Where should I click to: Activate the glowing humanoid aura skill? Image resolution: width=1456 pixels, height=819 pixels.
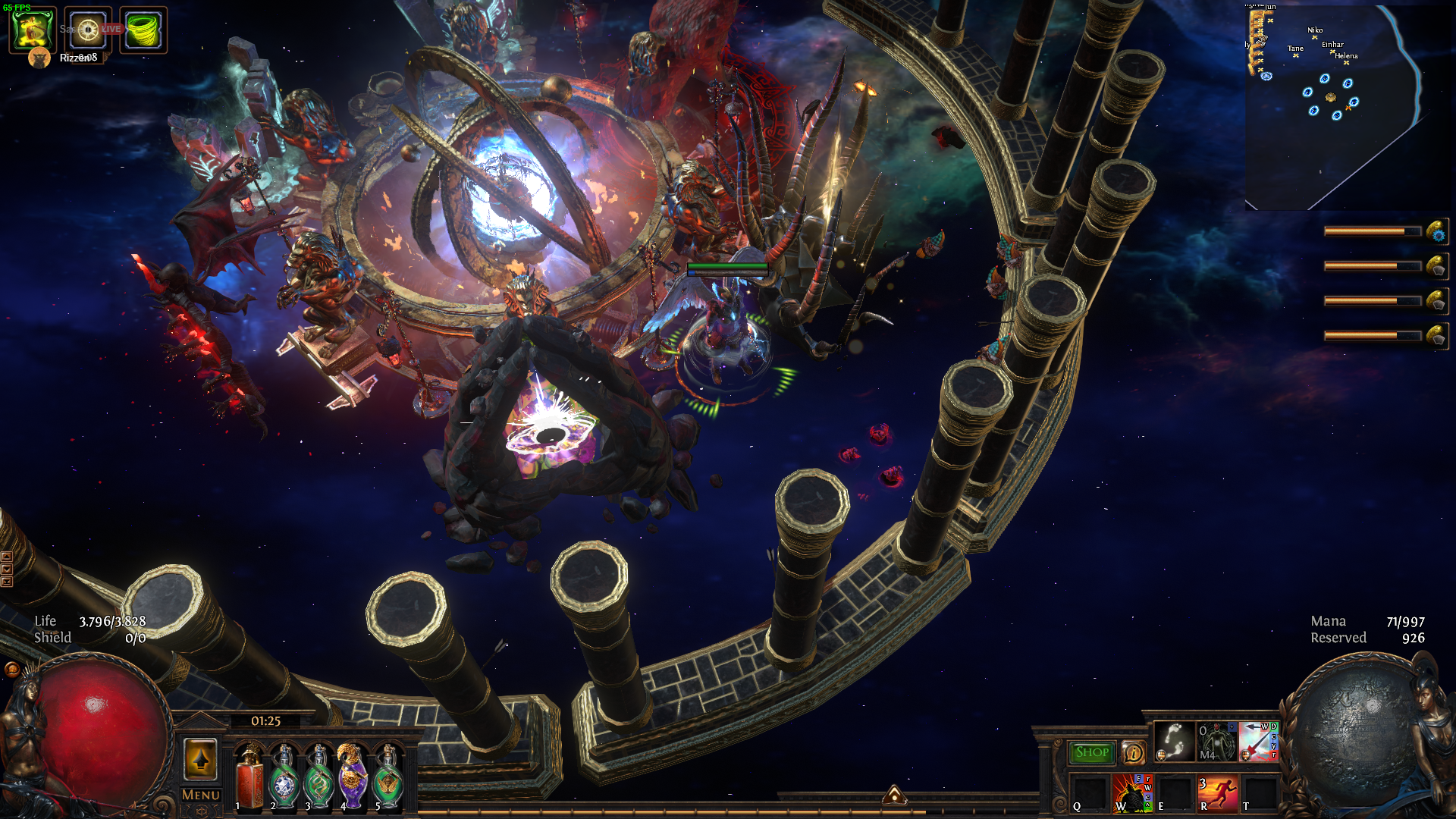tap(1216, 742)
